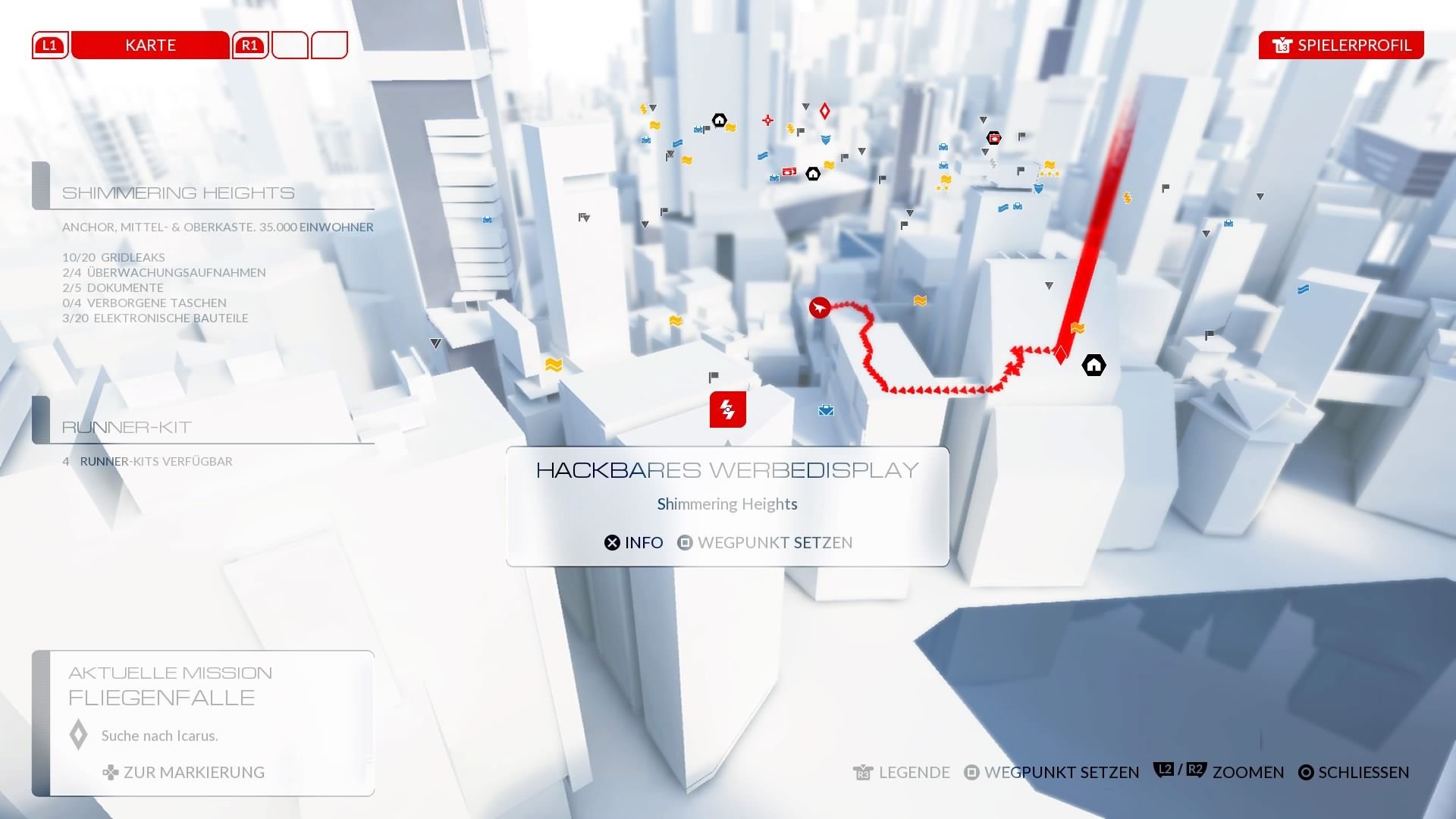Open the Spielerprofil with the L3 icon
The image size is (1456, 819).
[x=1341, y=45]
